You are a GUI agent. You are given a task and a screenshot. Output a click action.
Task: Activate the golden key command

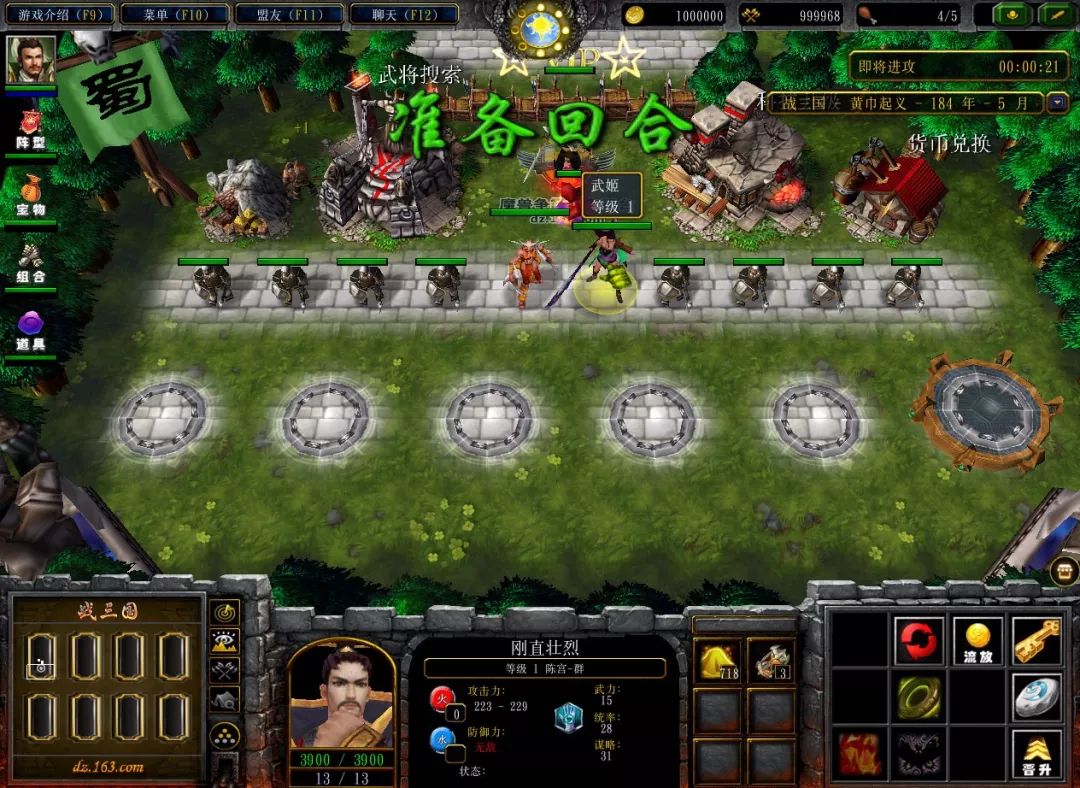point(1037,640)
